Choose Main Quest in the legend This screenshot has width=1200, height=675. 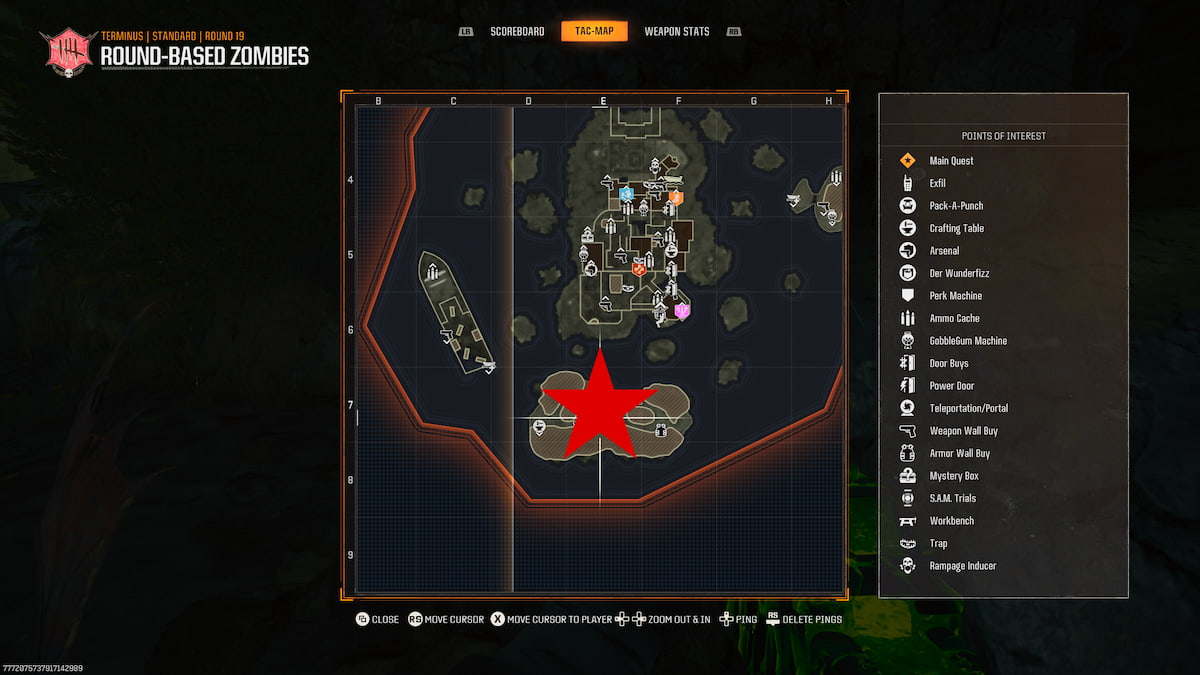(x=951, y=161)
